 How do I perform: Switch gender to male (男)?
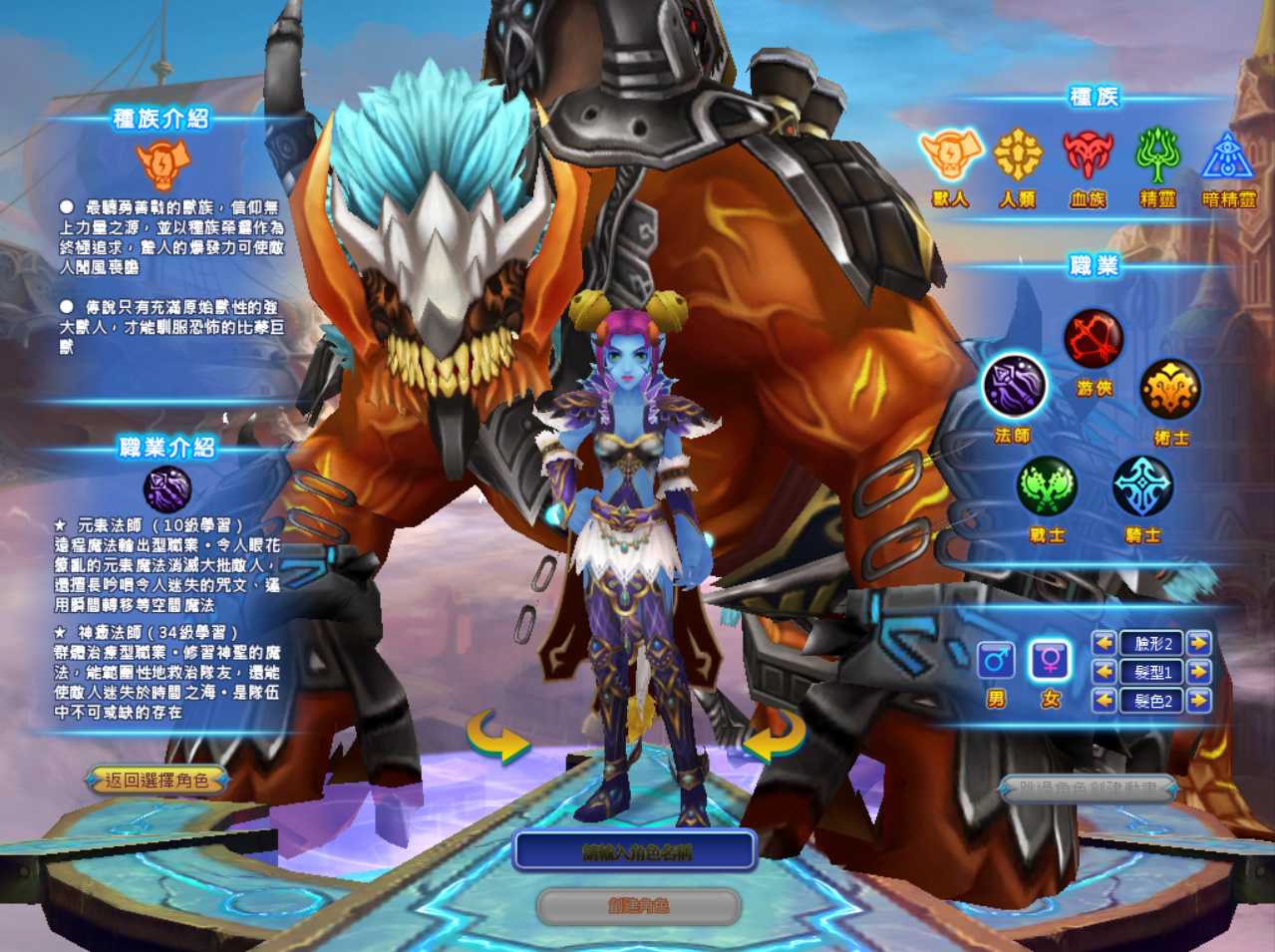point(996,660)
